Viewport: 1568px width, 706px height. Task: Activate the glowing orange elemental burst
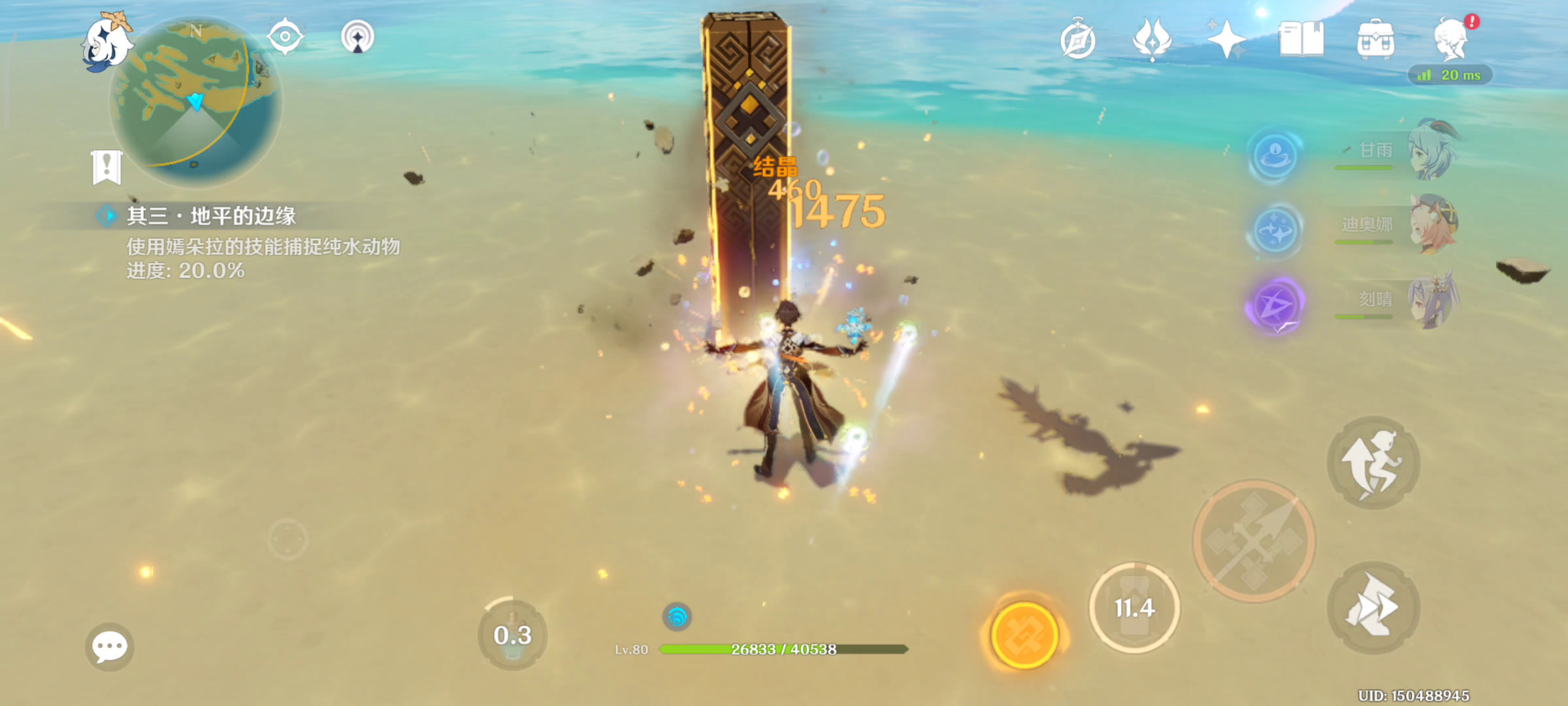click(1024, 635)
